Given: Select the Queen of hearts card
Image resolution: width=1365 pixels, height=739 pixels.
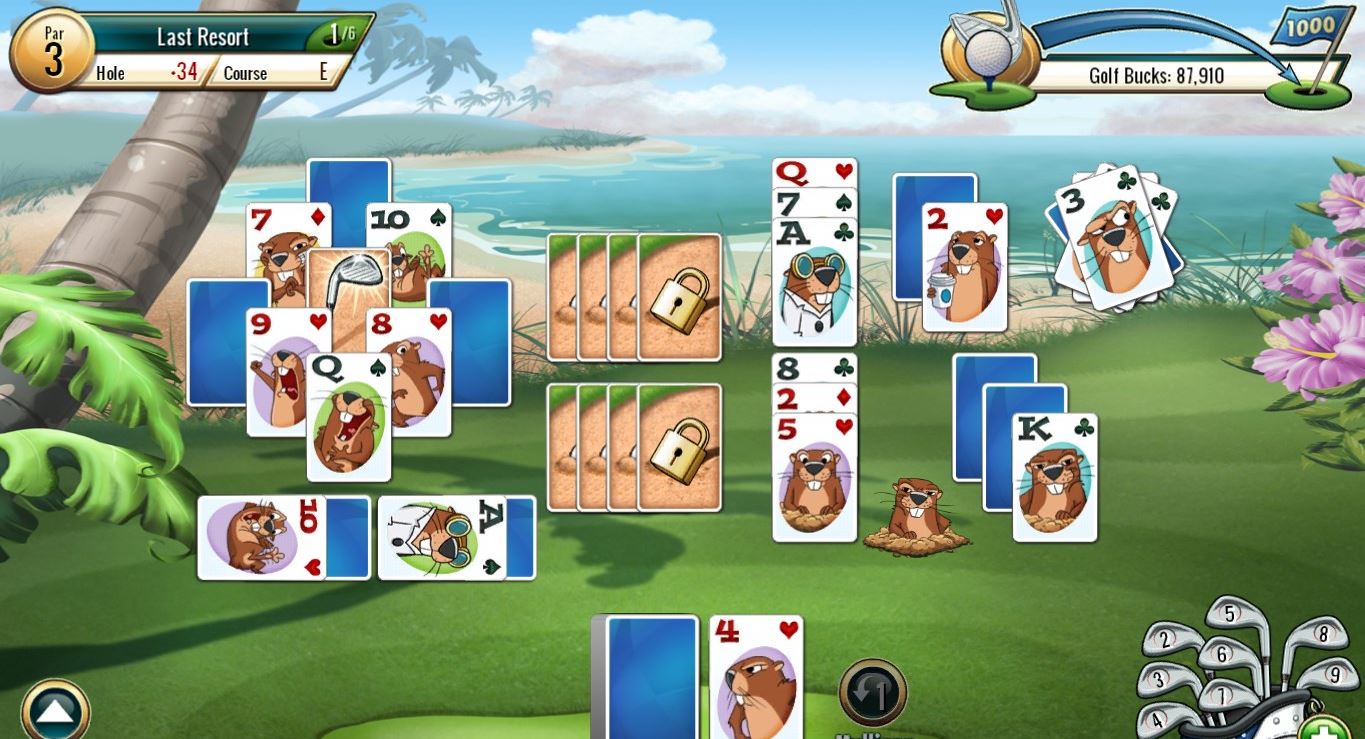Looking at the screenshot, I should tap(814, 172).
